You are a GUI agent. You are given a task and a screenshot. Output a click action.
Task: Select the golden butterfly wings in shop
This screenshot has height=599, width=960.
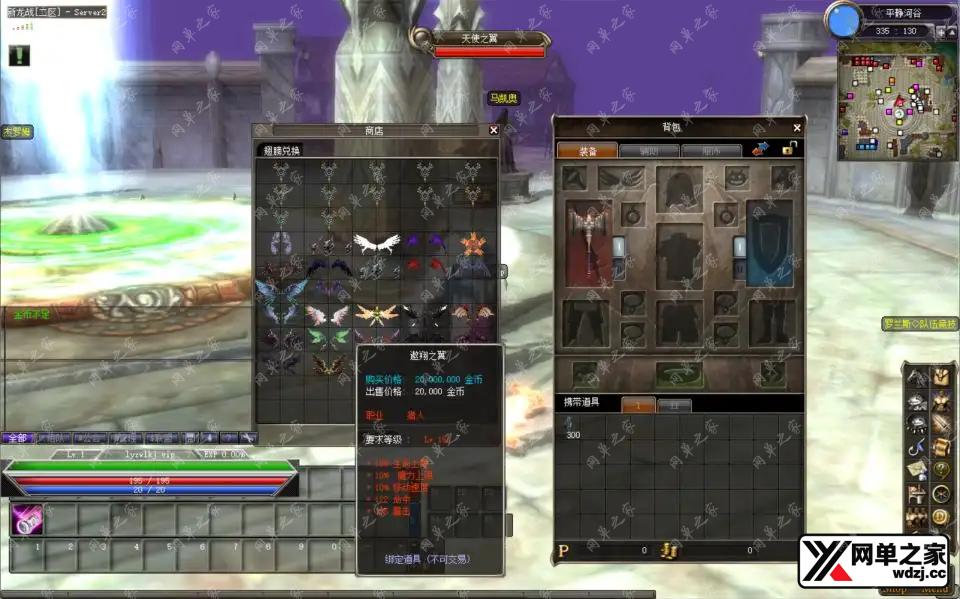click(x=376, y=315)
